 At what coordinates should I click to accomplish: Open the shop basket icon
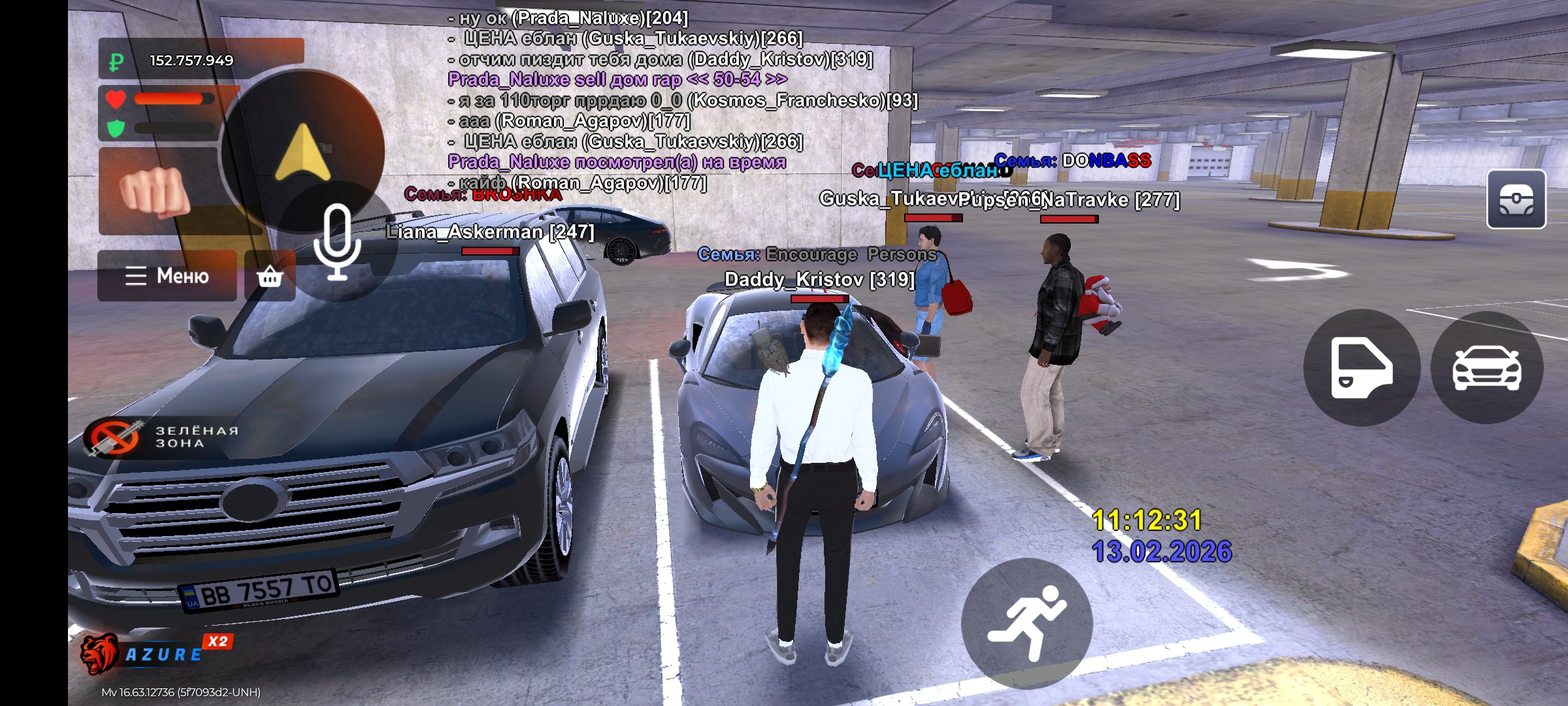coord(270,277)
